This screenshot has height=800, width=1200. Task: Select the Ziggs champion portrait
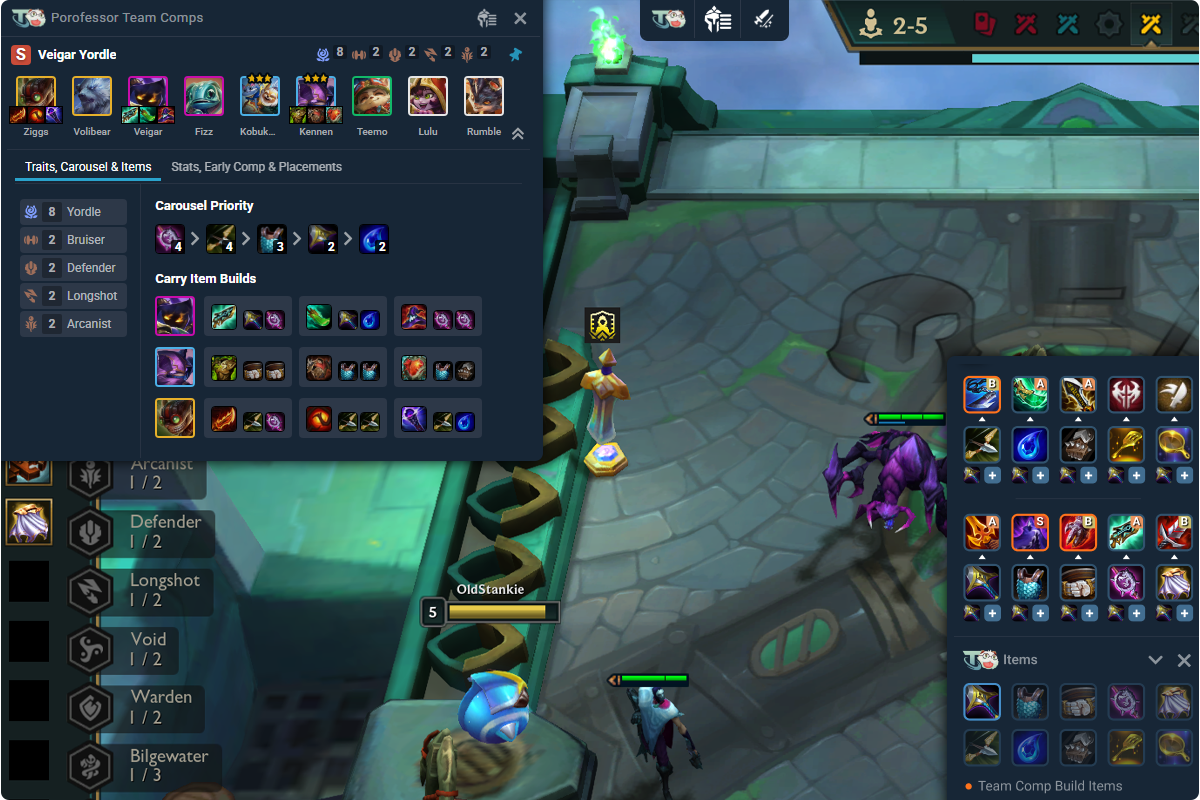pyautogui.click(x=36, y=96)
